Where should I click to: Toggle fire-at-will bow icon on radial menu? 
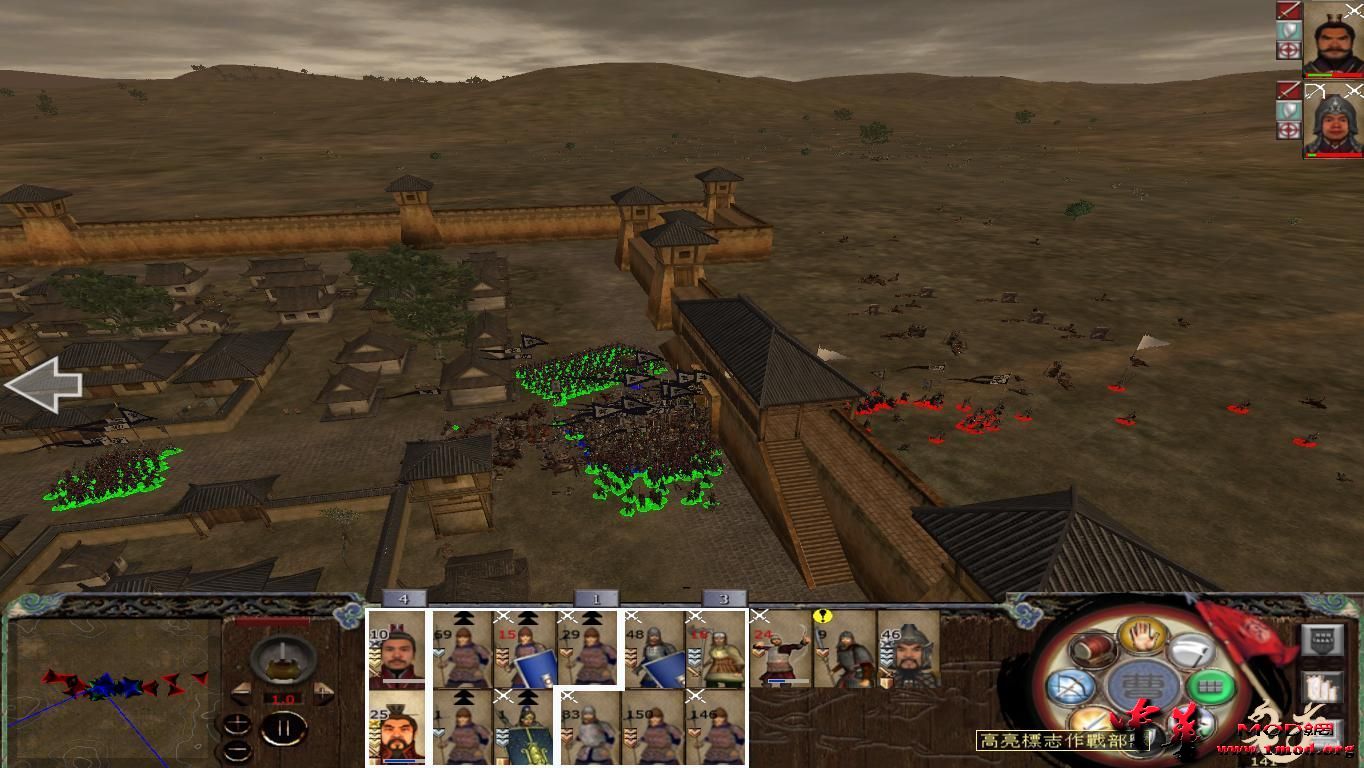1071,685
